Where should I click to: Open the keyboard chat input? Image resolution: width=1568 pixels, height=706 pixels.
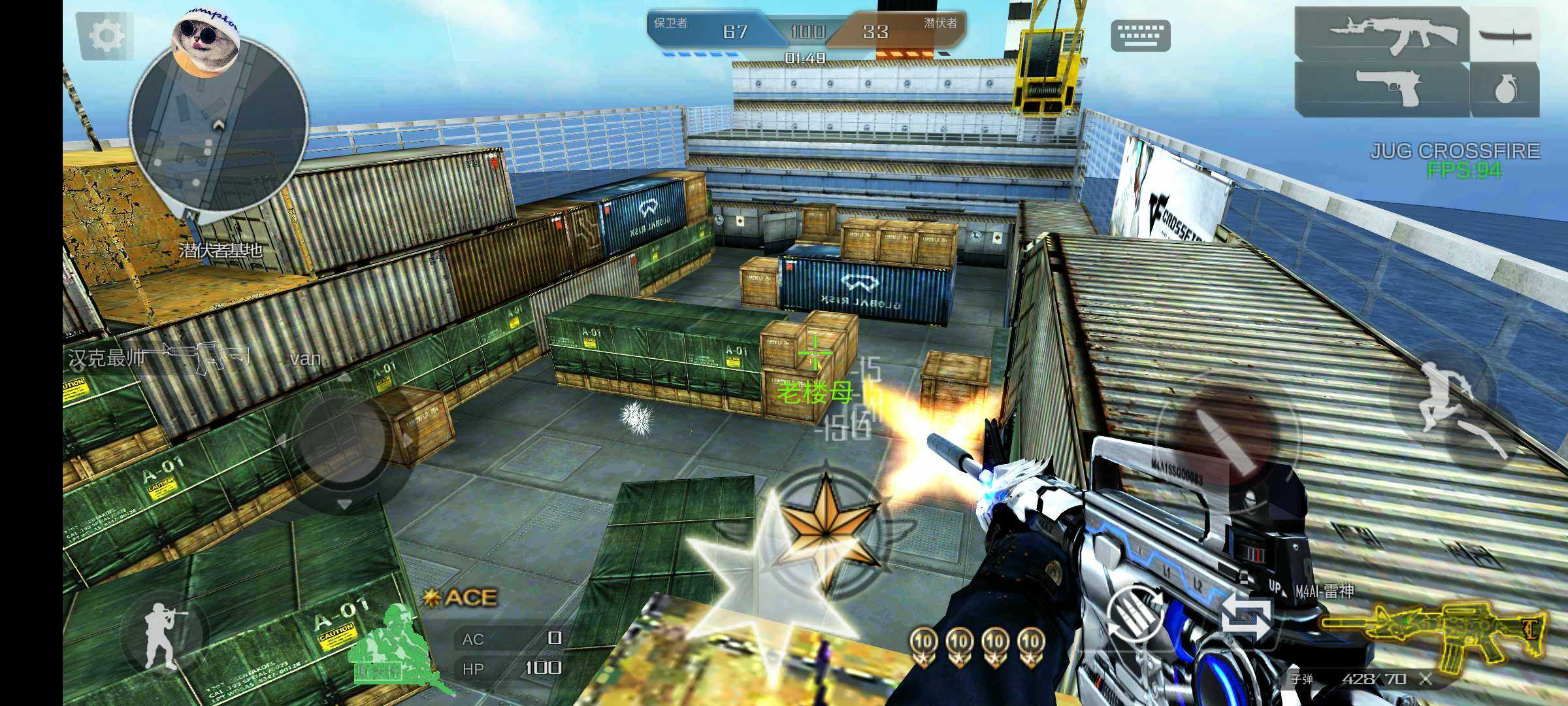1140,35
